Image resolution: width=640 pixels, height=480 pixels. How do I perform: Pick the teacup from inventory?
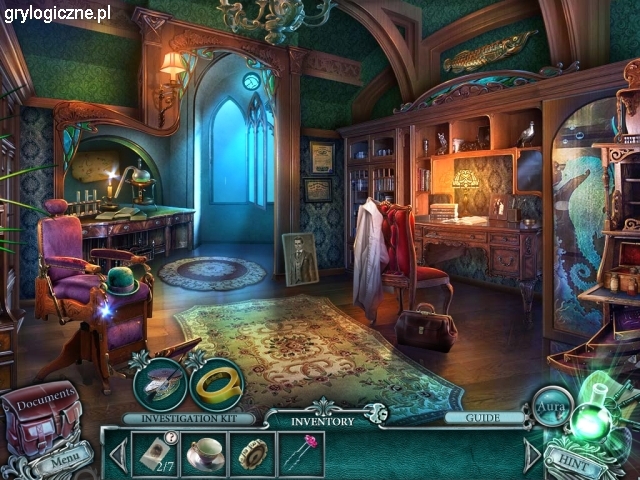click(x=204, y=453)
